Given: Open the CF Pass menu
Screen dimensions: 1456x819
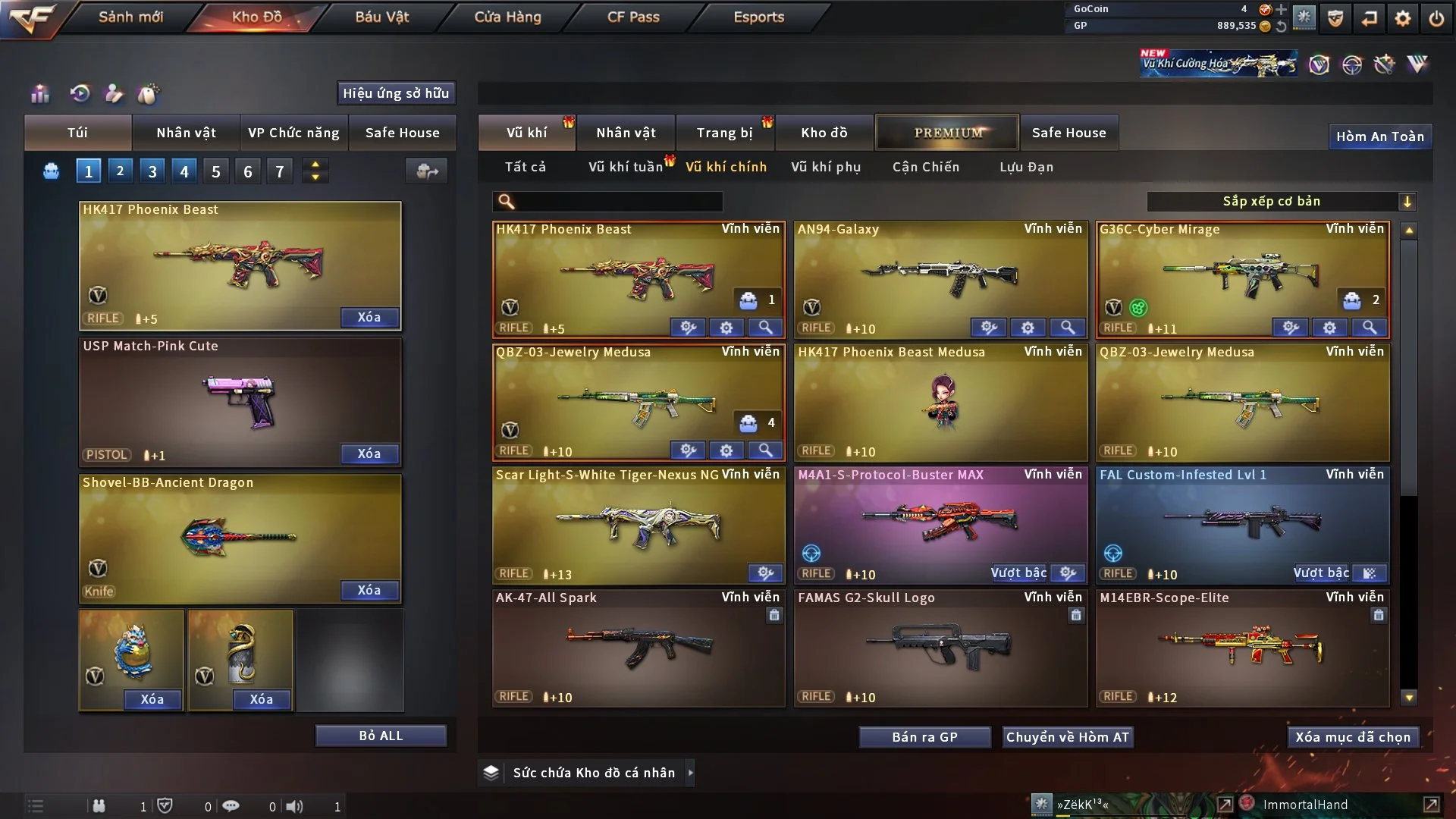Looking at the screenshot, I should 633,17.
